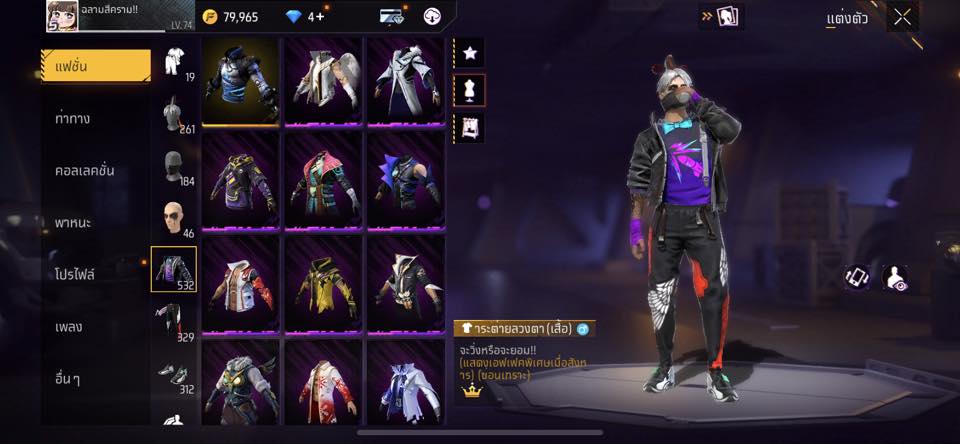Screen dimensions: 960x444
Task: Open the card icon with arrows beside แต่งตัว
Action: [x=721, y=17]
